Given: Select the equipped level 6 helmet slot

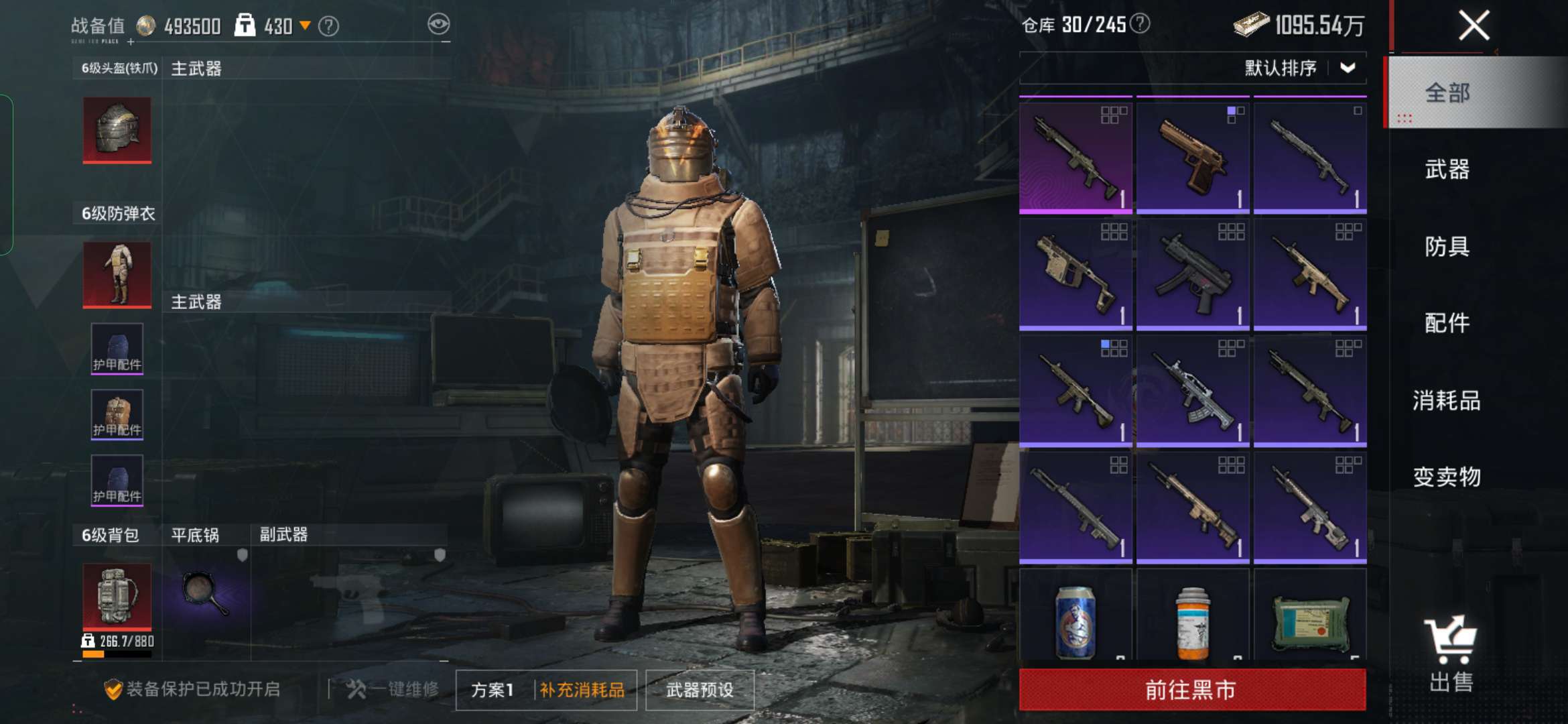Looking at the screenshot, I should coord(117,130).
